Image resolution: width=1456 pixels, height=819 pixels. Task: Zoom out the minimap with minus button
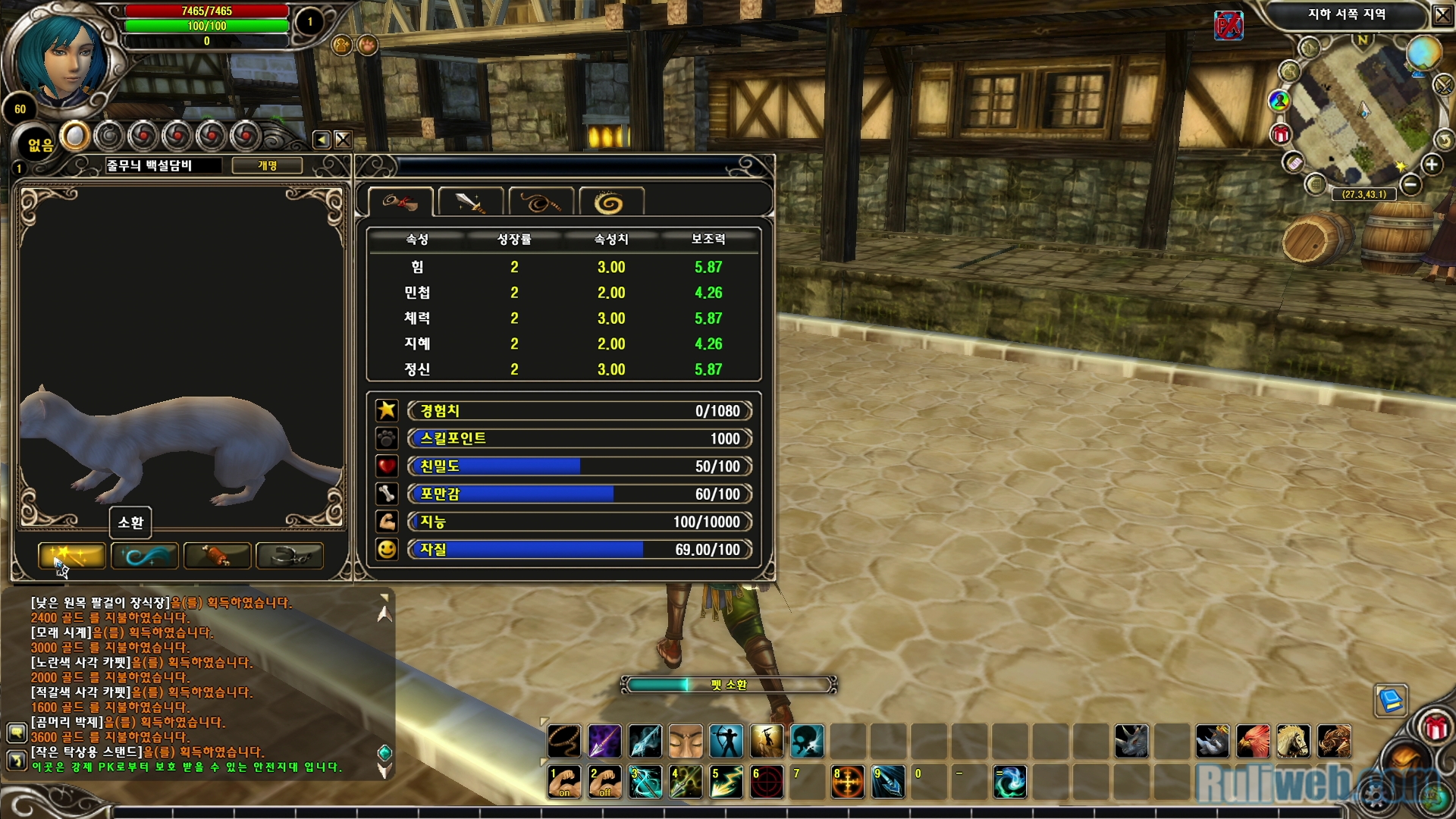1410,184
